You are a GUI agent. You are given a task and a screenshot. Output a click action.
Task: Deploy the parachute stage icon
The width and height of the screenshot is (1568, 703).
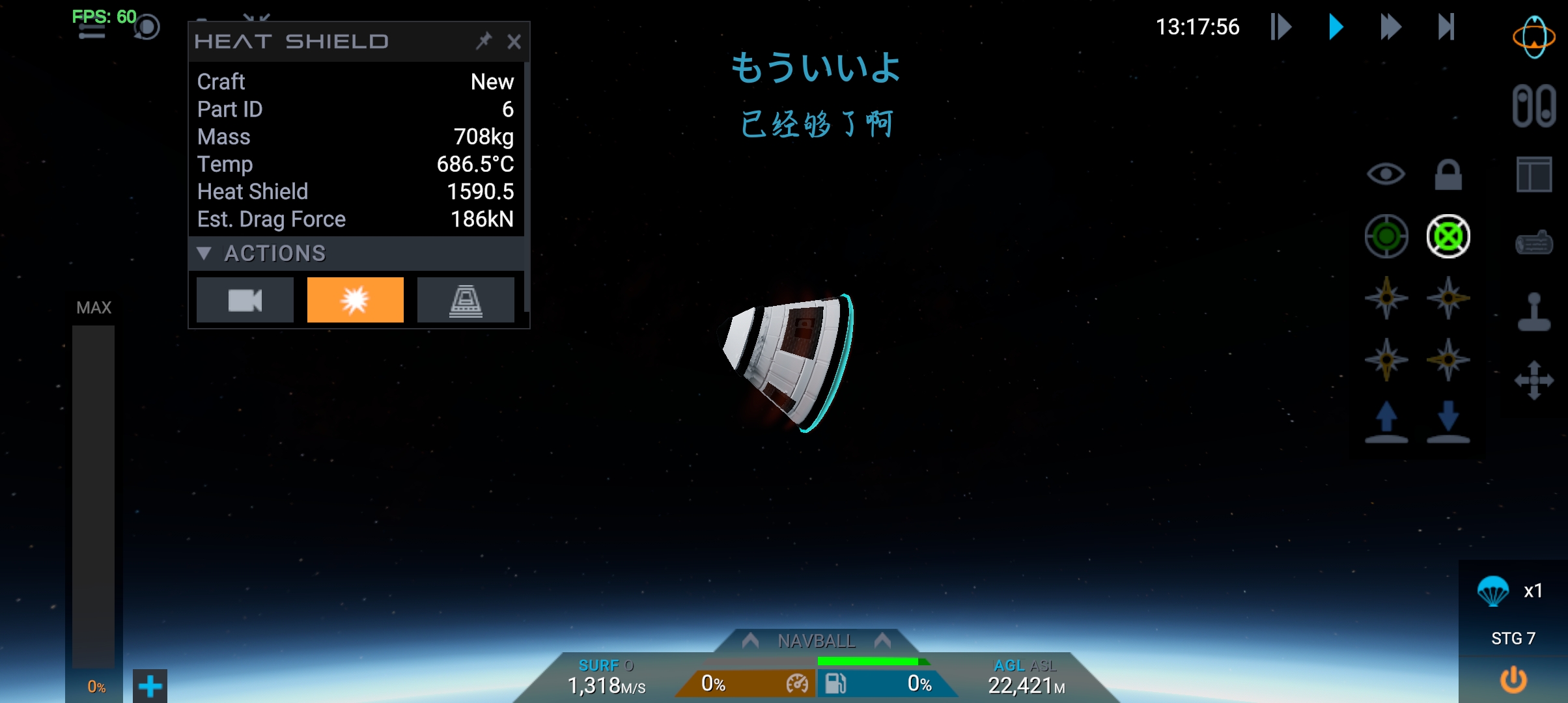[x=1492, y=591]
